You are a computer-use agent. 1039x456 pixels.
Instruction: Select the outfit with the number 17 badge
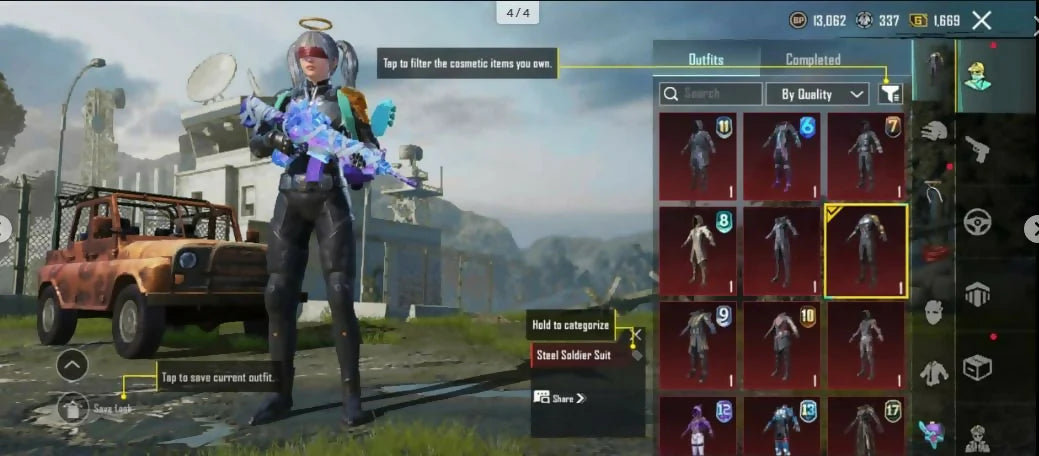pyautogui.click(x=866, y=427)
